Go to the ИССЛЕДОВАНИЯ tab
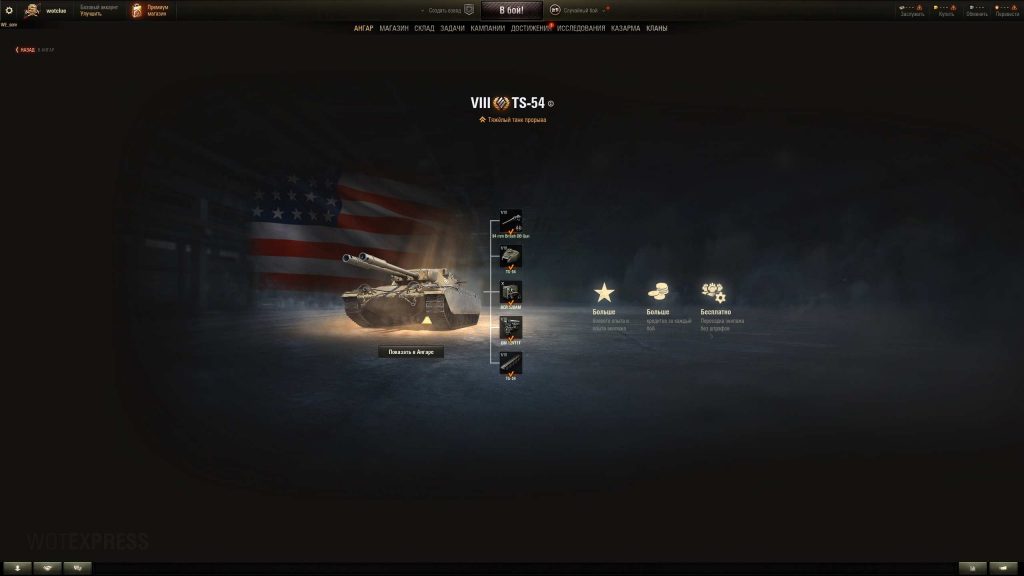This screenshot has width=1024, height=576. tap(581, 28)
